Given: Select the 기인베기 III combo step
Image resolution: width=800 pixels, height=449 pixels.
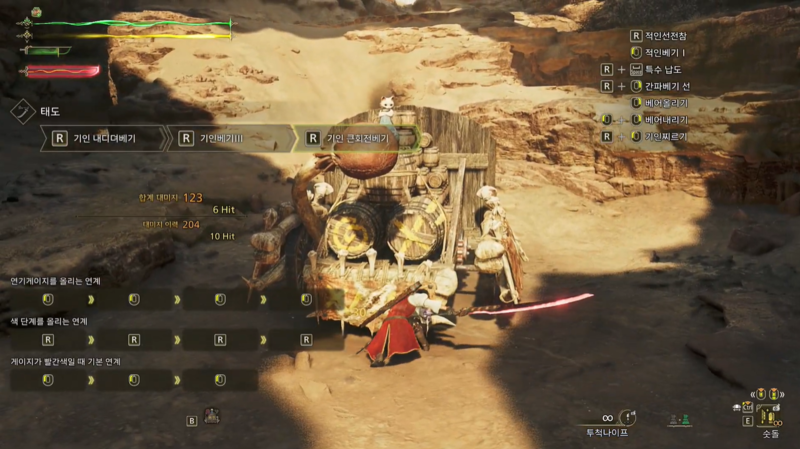Looking at the screenshot, I should (x=227, y=138).
